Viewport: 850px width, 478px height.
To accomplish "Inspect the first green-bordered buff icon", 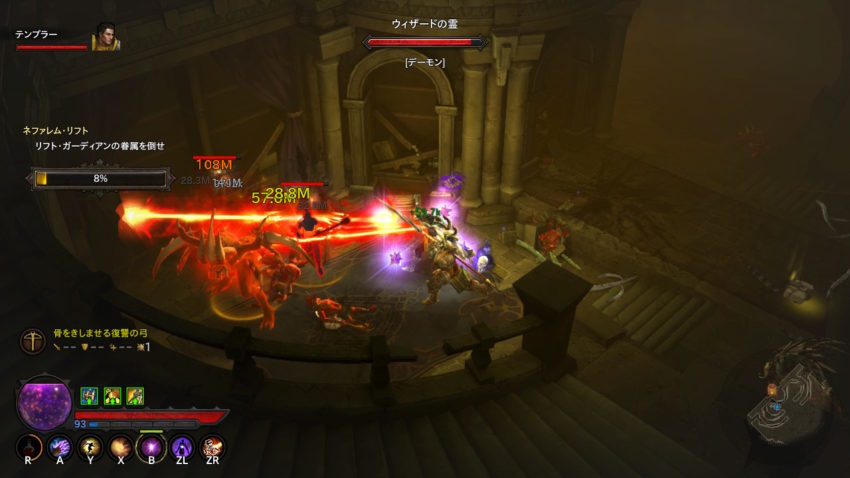I will pyautogui.click(x=88, y=395).
